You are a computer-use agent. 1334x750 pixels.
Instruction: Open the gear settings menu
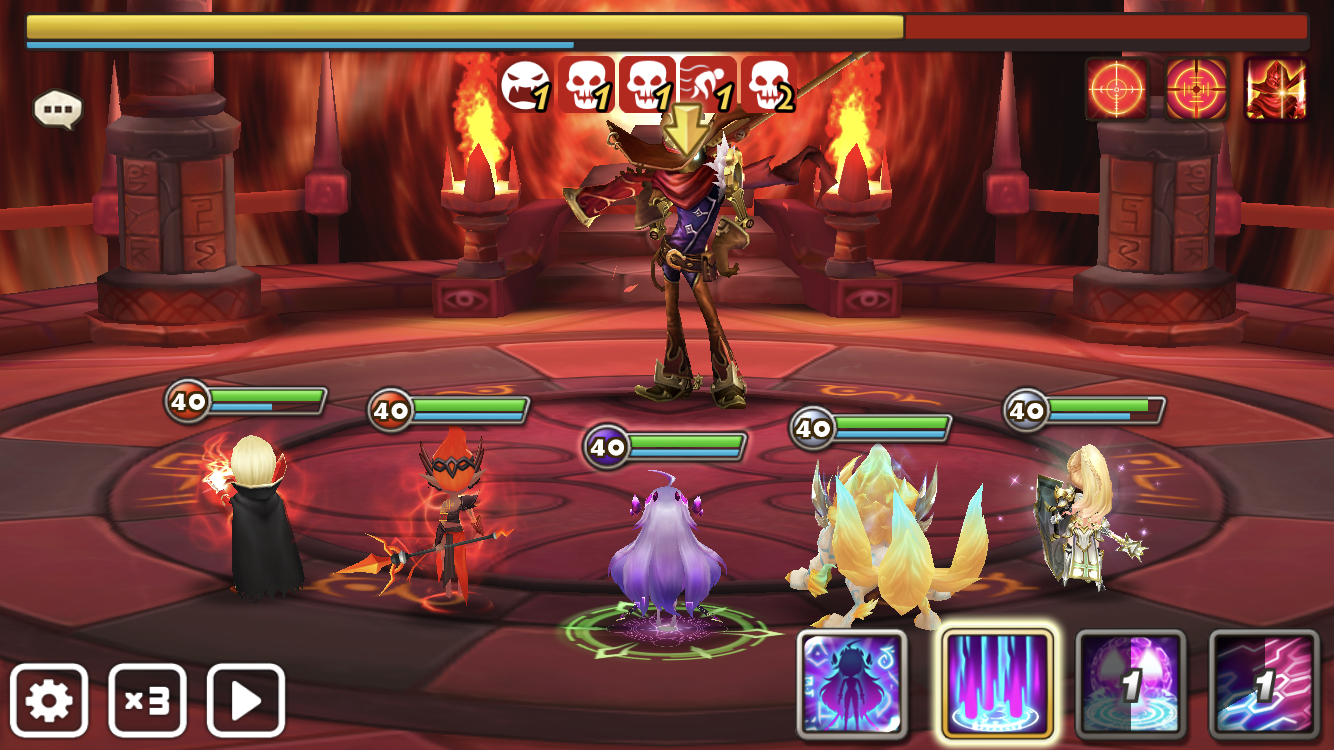tap(49, 700)
